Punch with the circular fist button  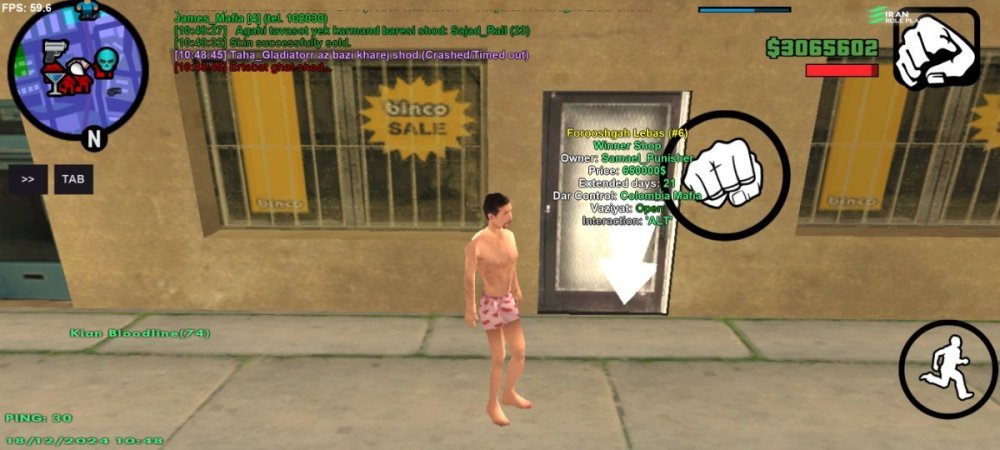(725, 175)
